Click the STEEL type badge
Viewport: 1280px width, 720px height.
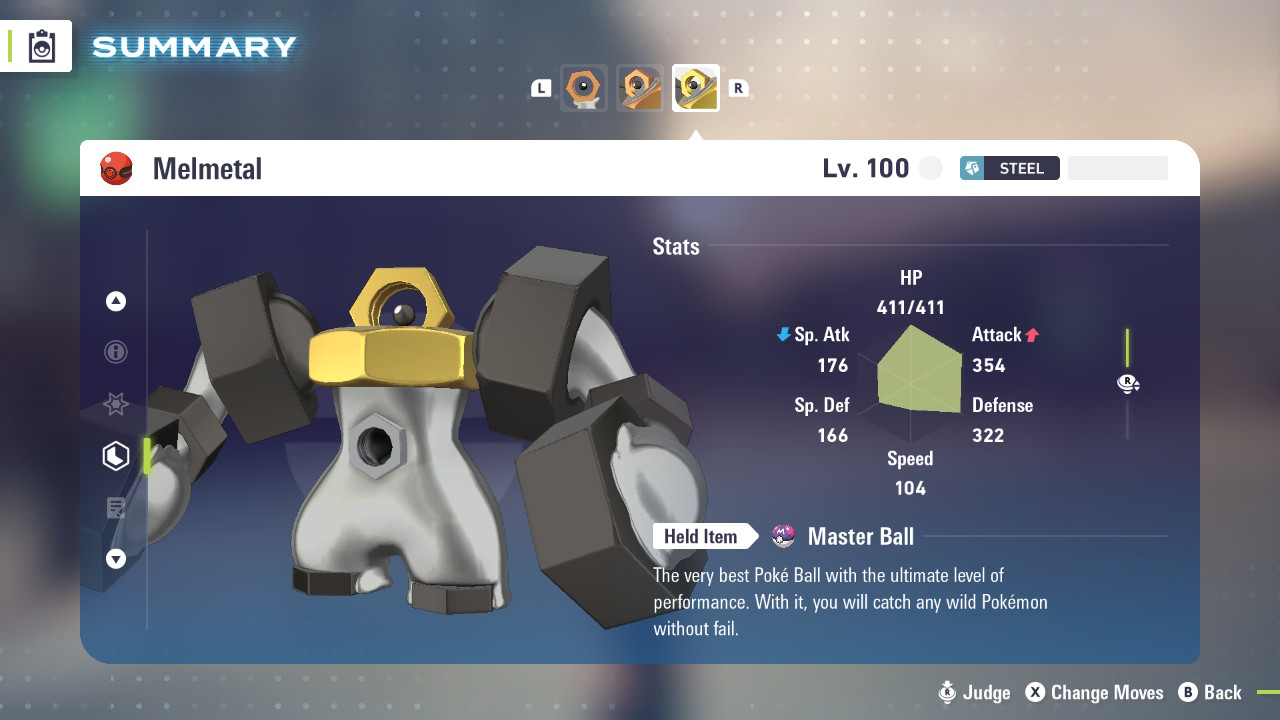[x=1009, y=168]
